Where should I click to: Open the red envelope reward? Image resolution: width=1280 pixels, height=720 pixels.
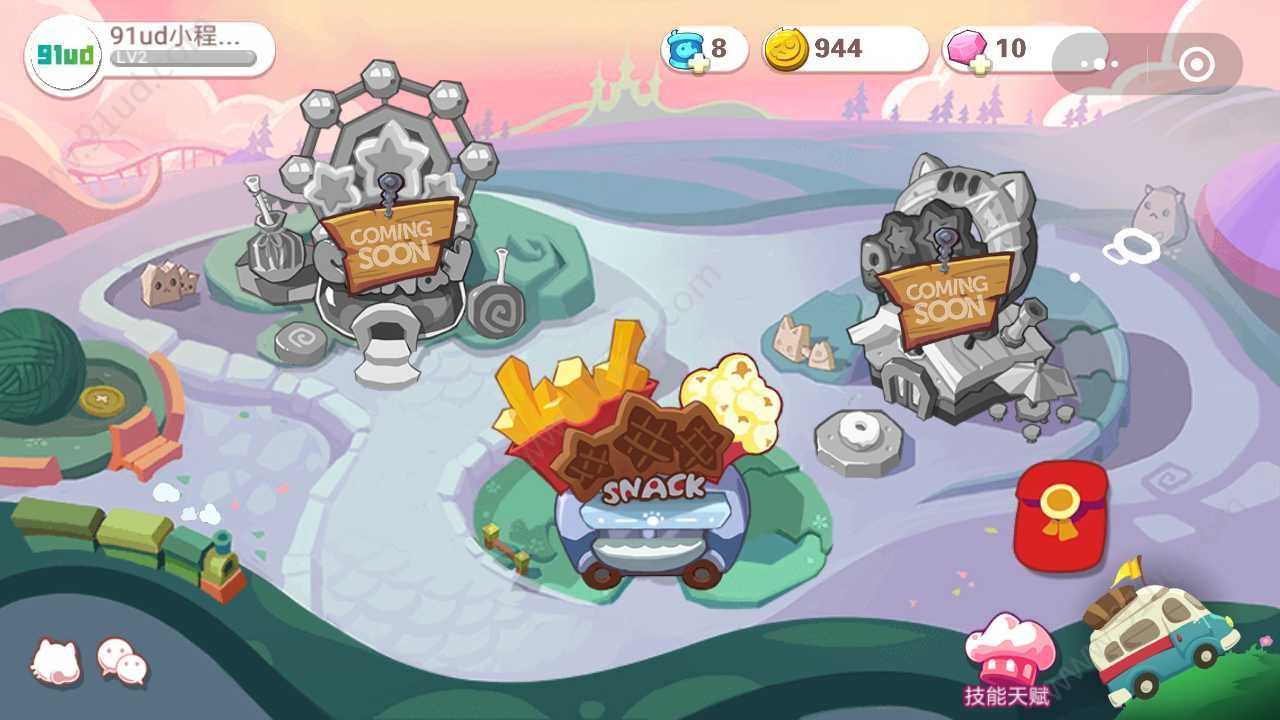tap(1060, 515)
